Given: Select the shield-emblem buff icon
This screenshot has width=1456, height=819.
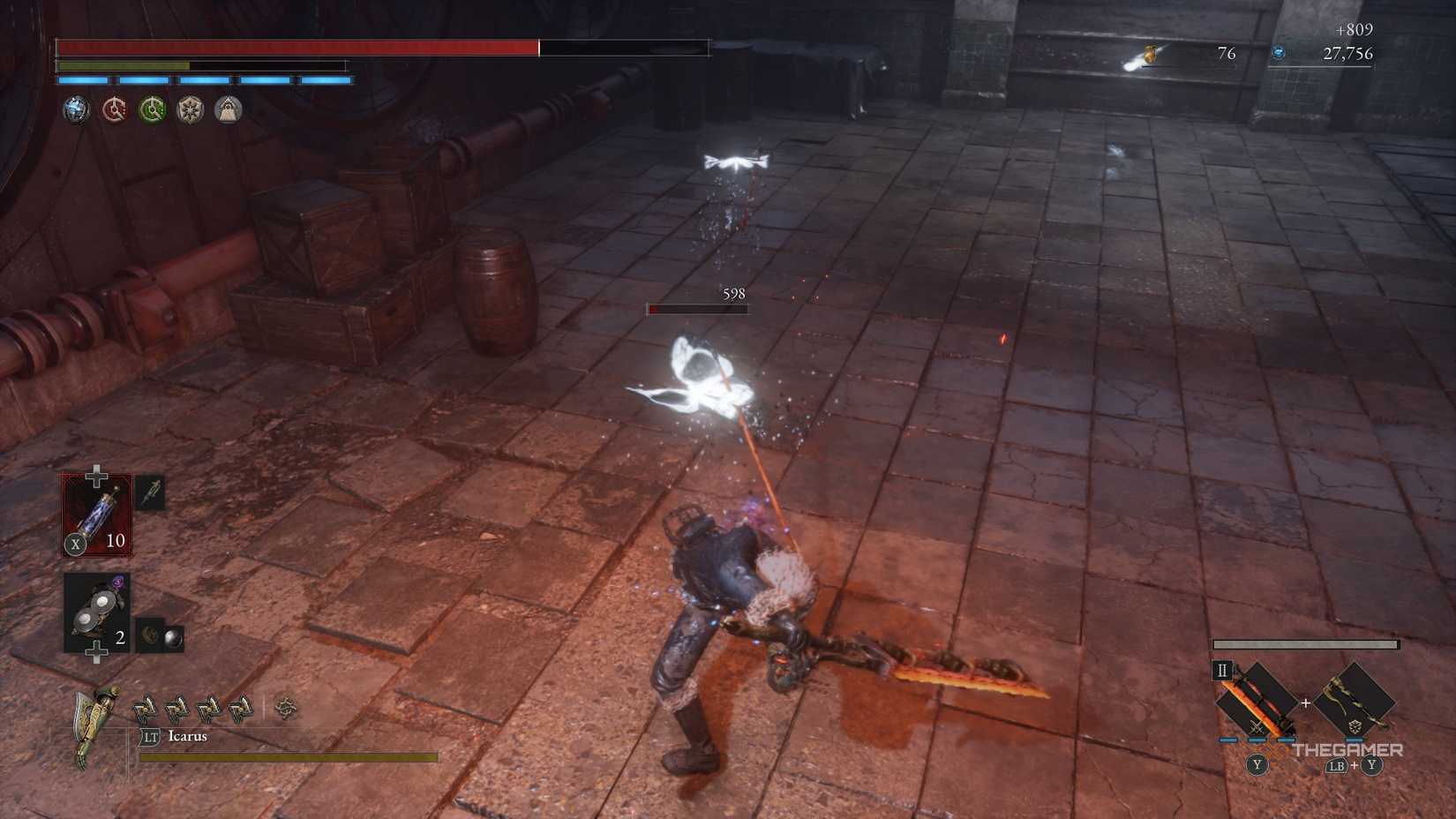Looking at the screenshot, I should click(x=191, y=108).
